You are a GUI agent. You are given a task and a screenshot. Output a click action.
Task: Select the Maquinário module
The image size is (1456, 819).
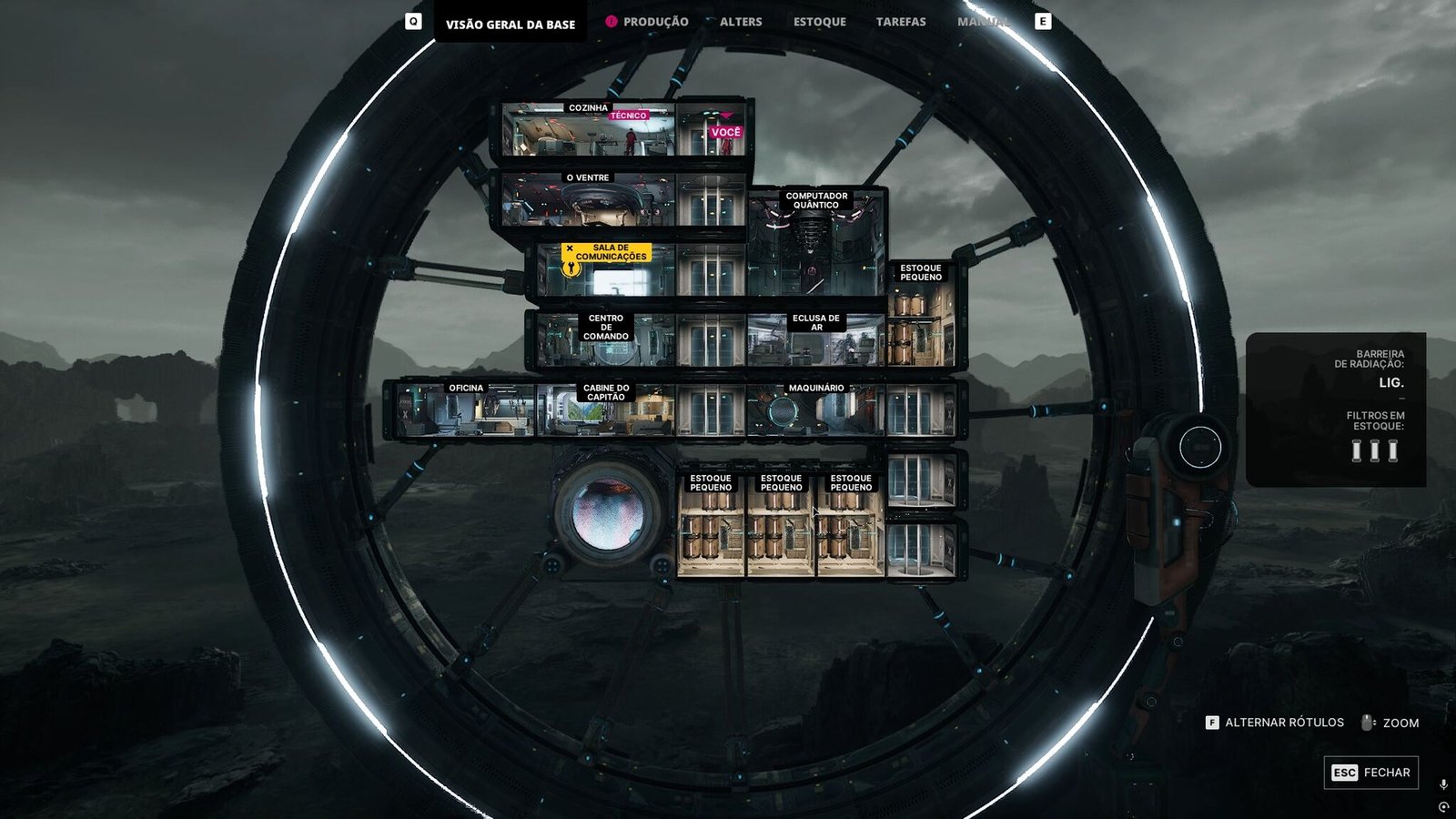tap(815, 411)
